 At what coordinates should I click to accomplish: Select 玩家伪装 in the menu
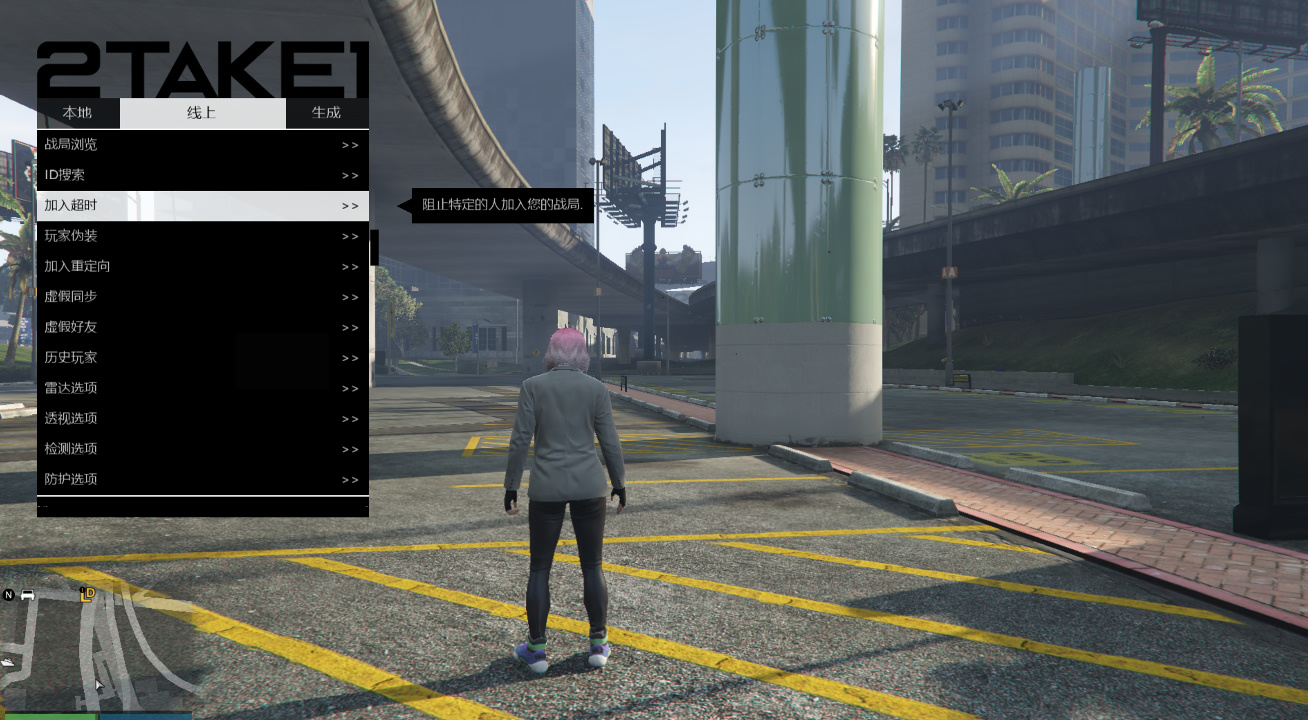pos(202,236)
